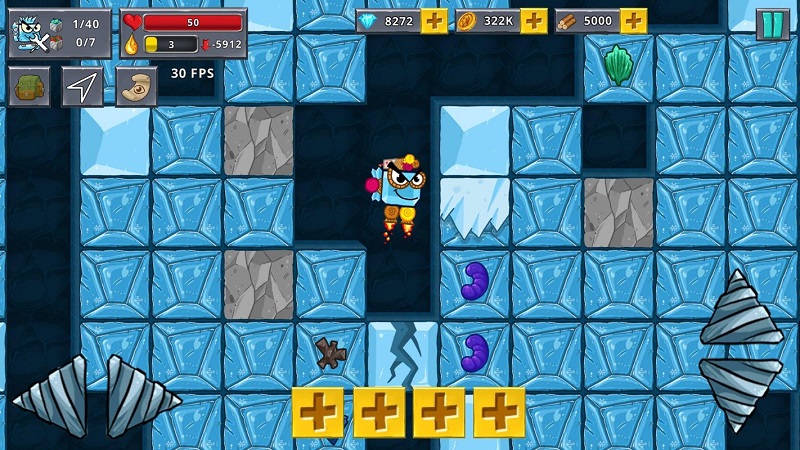Tap the plus button next to 5000 wood

(633, 21)
